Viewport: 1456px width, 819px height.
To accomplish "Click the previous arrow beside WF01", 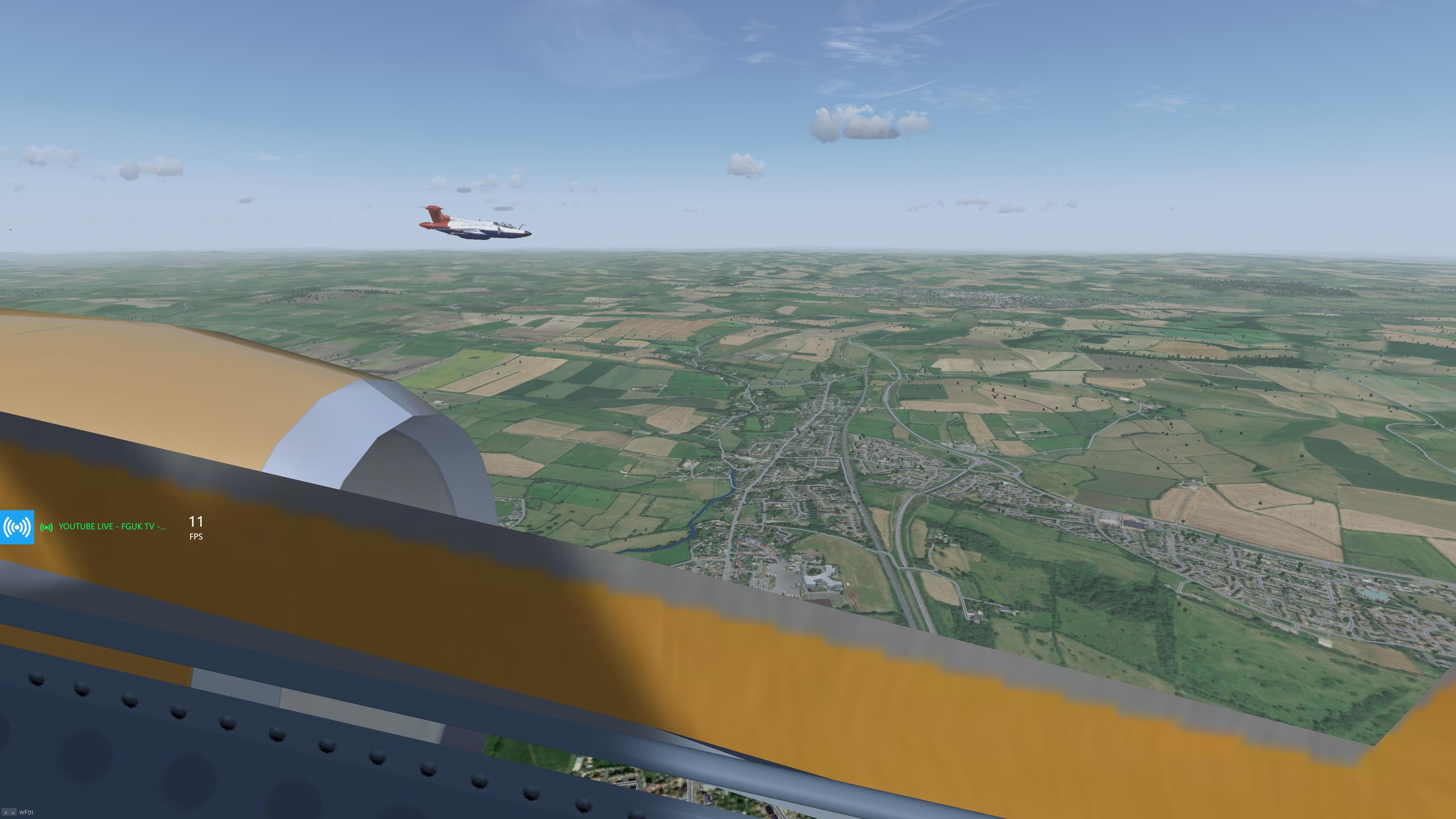I will (x=6, y=812).
